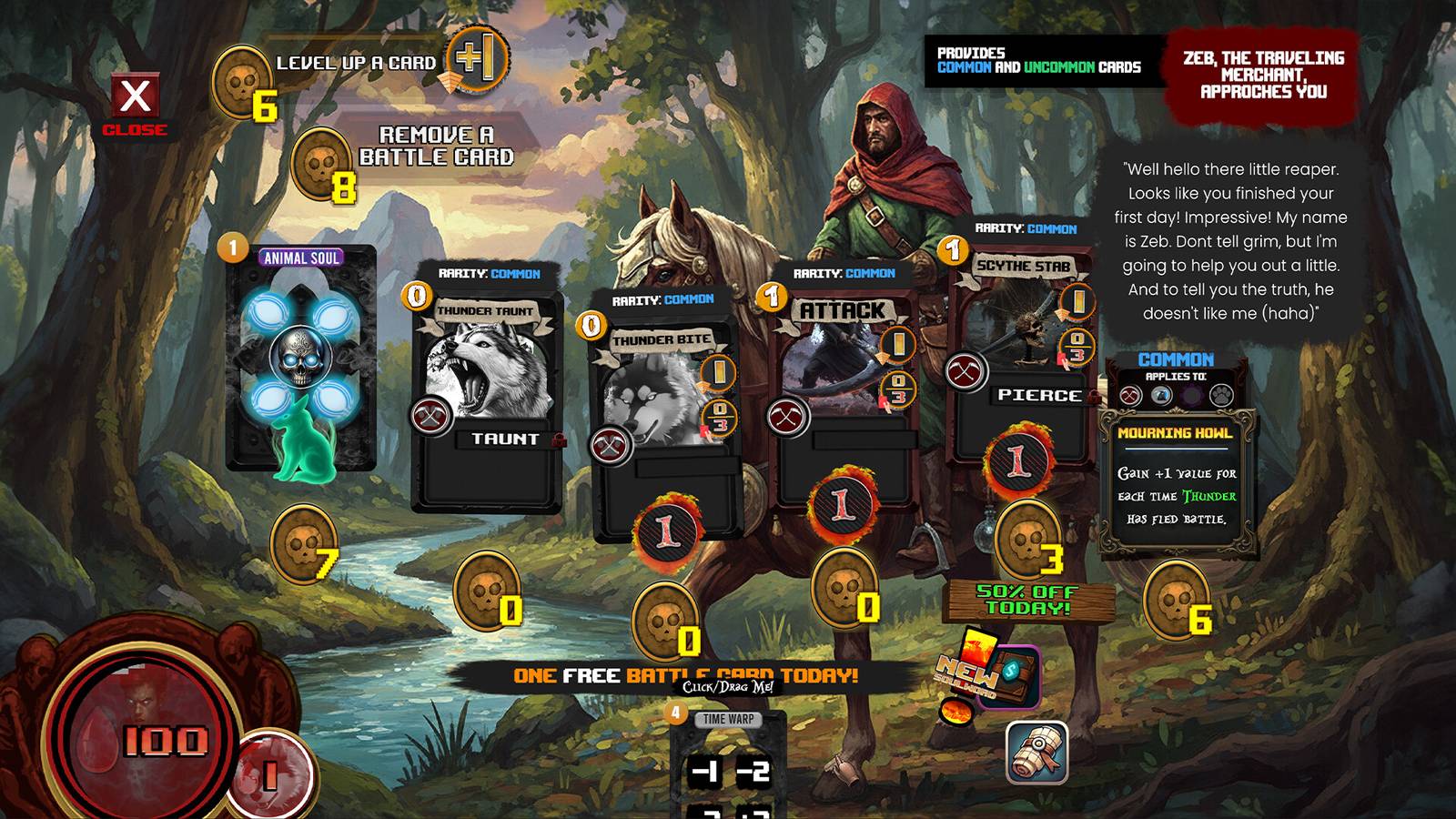Select the rolled scroll icon near bottom right
Screen dimensions: 1456x819
pyautogui.click(x=1037, y=751)
